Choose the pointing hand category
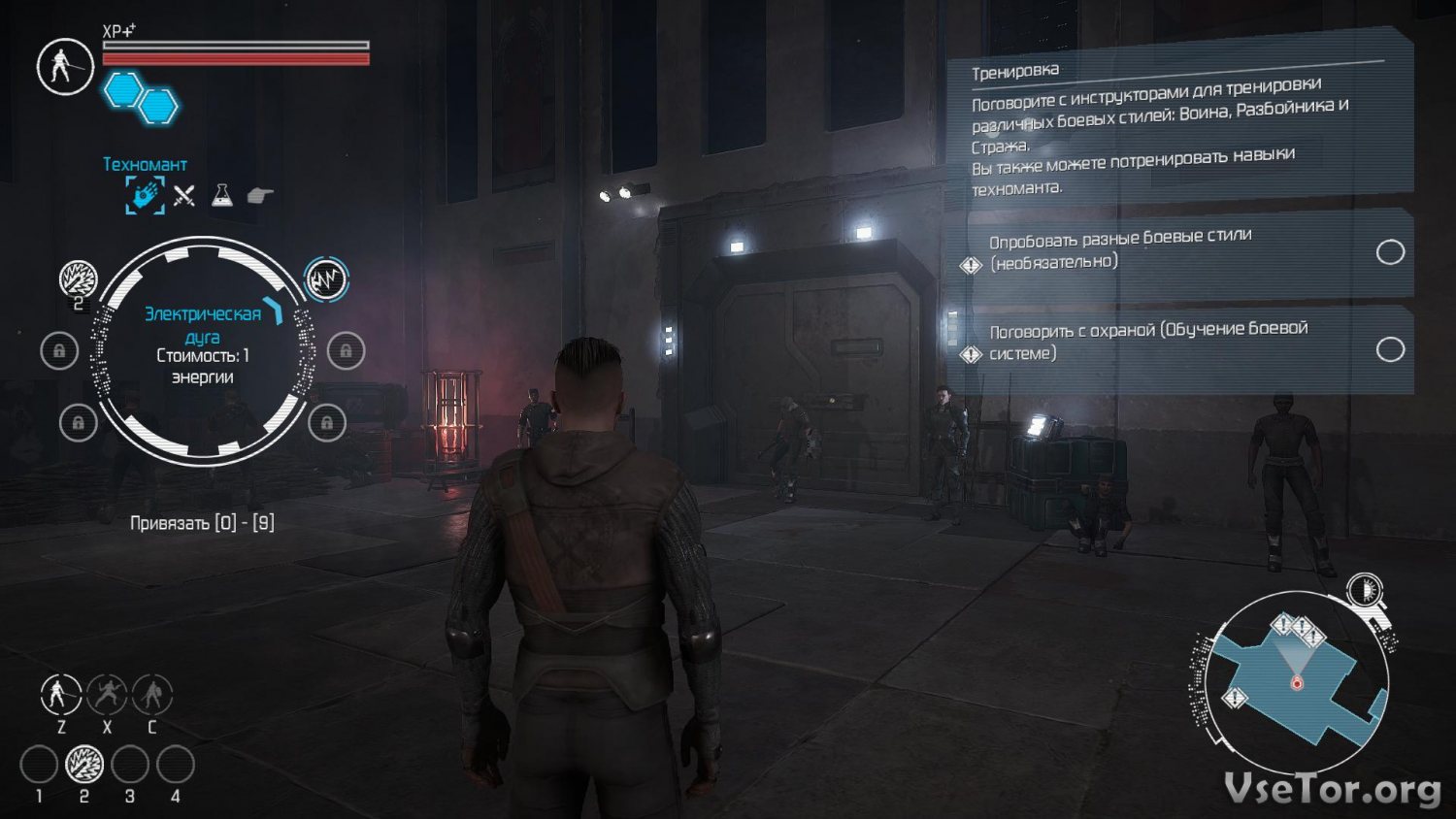This screenshot has height=819, width=1456. tap(260, 195)
